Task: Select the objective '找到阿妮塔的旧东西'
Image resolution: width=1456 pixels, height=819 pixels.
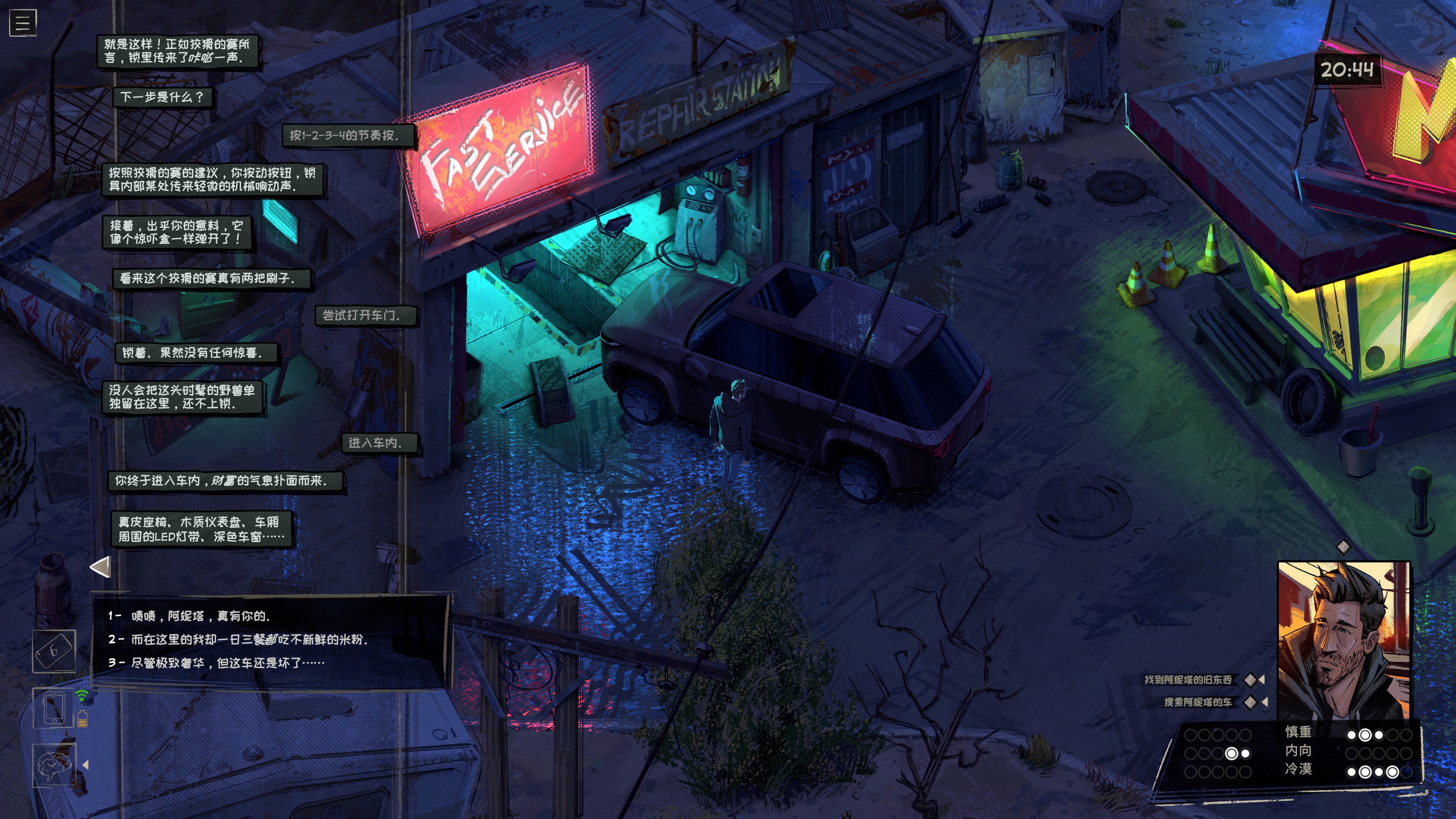Action: (1188, 679)
